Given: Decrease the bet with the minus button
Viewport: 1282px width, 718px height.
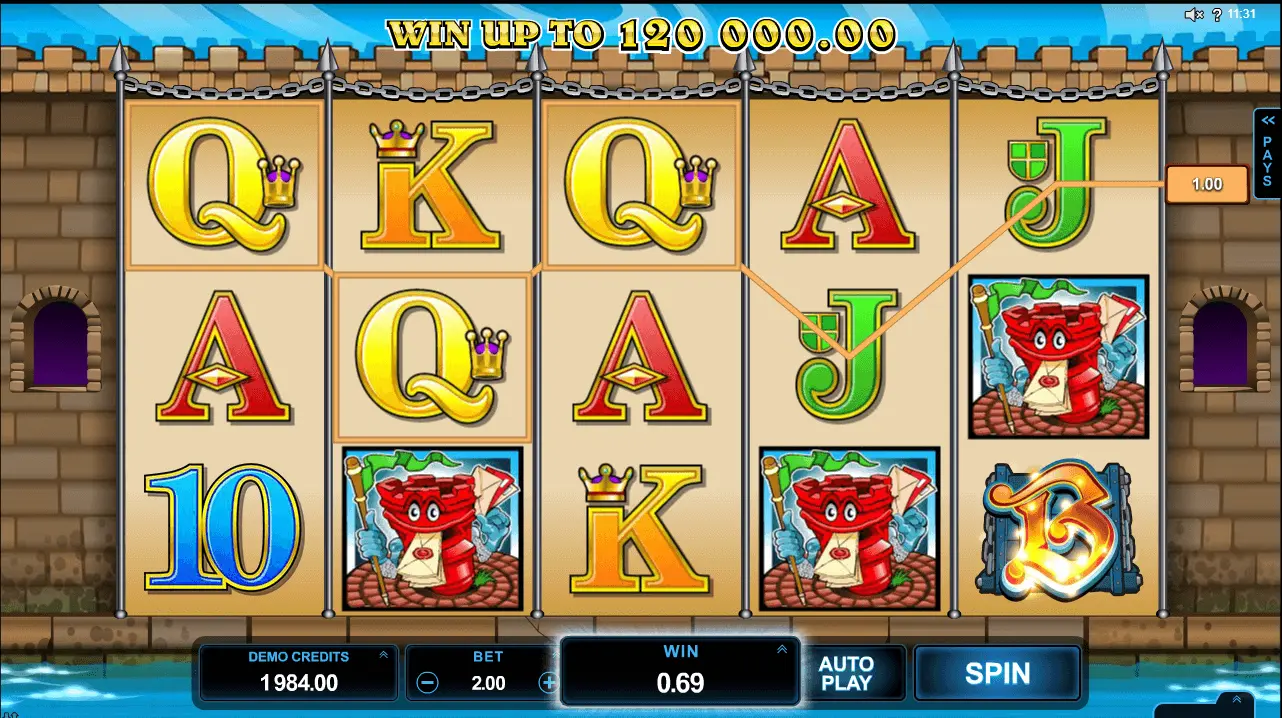Looking at the screenshot, I should 427,683.
